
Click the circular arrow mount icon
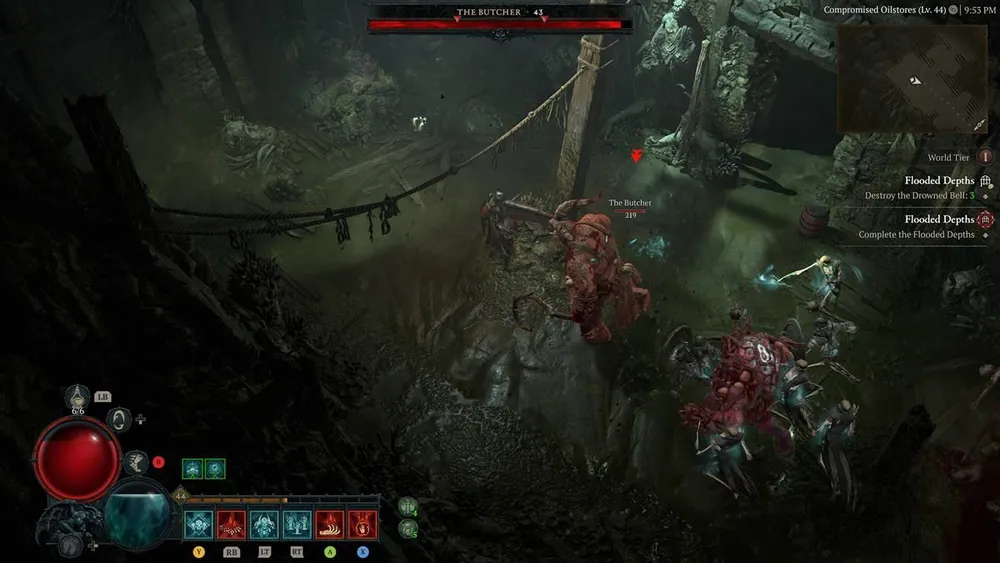120,419
